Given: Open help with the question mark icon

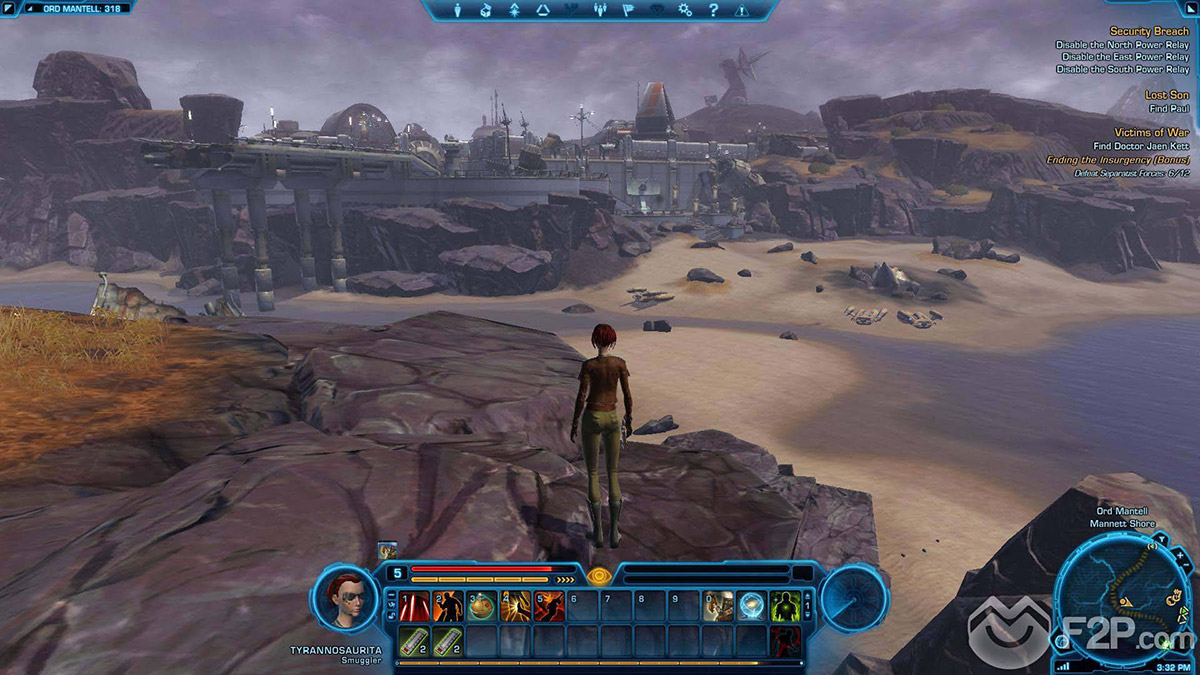Looking at the screenshot, I should (713, 10).
